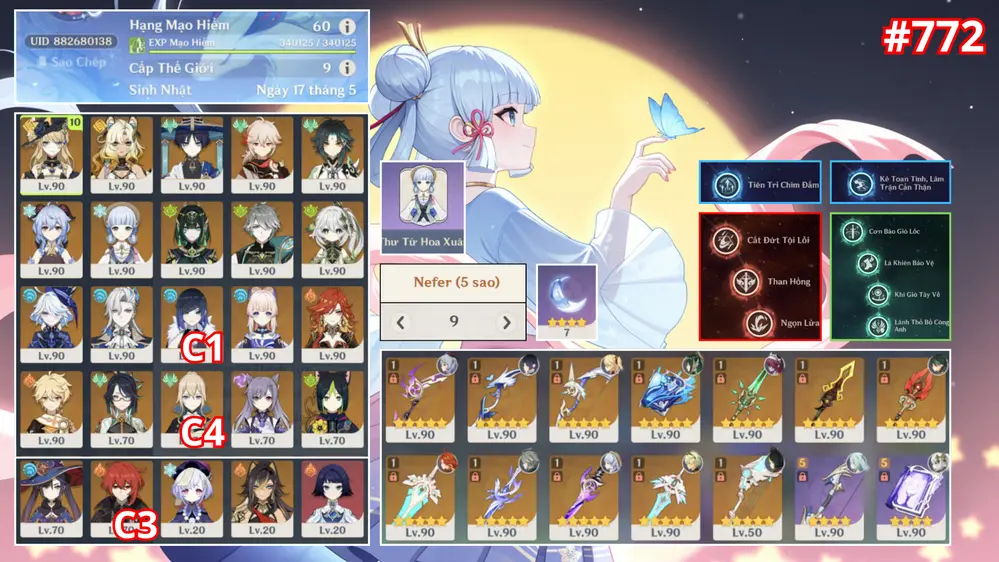
Task: Open the Adventure Rank info icon
Action: pyautogui.click(x=347, y=26)
